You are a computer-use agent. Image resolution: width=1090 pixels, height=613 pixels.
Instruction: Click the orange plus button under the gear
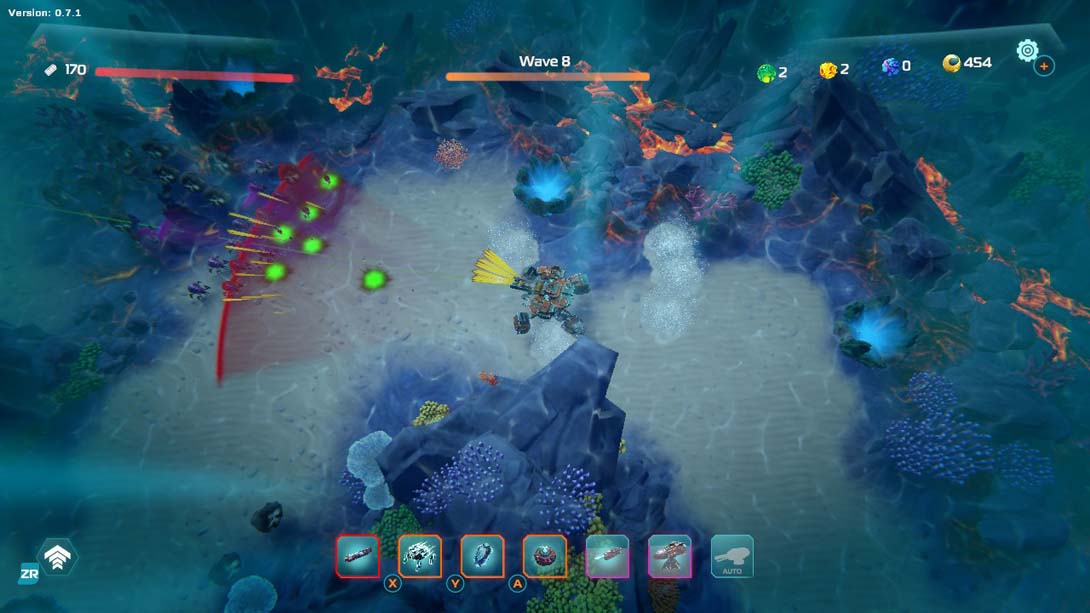click(1044, 66)
